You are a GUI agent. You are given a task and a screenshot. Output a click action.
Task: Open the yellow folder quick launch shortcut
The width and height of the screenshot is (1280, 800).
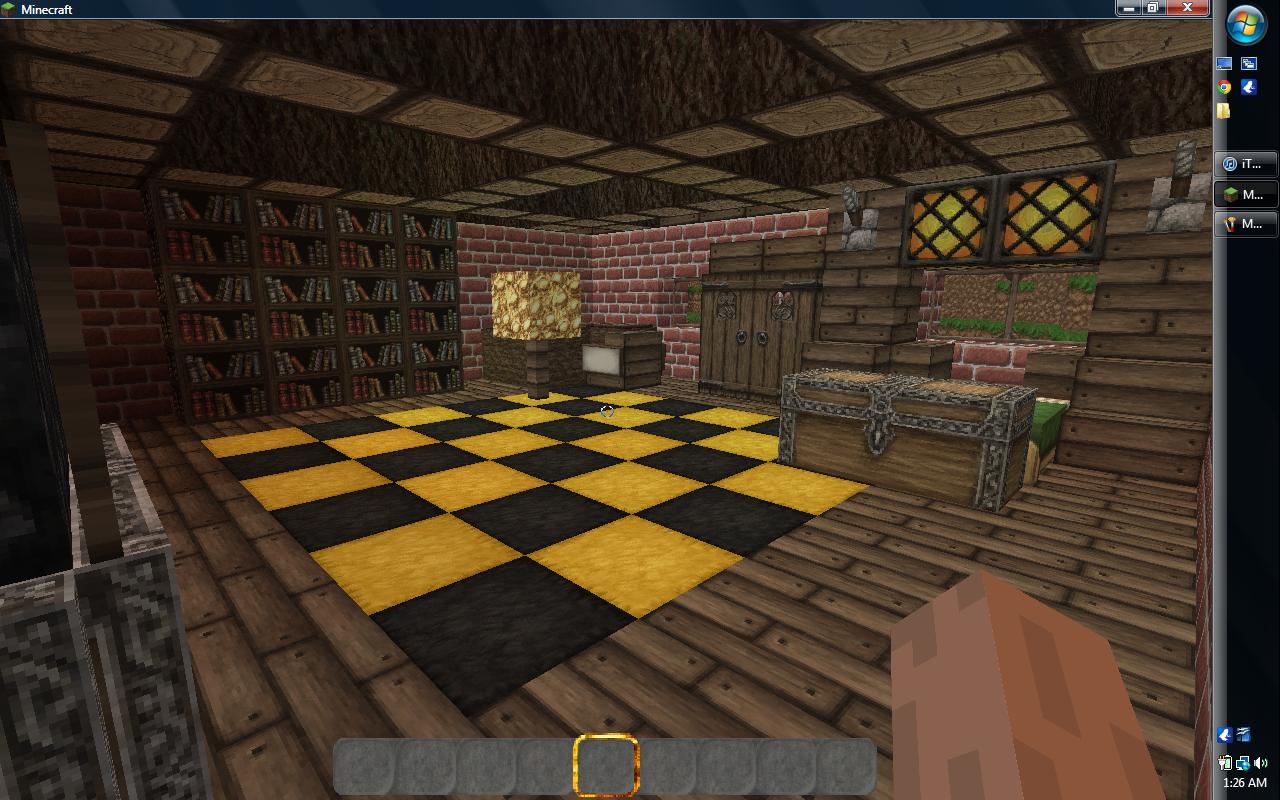coord(1223,110)
